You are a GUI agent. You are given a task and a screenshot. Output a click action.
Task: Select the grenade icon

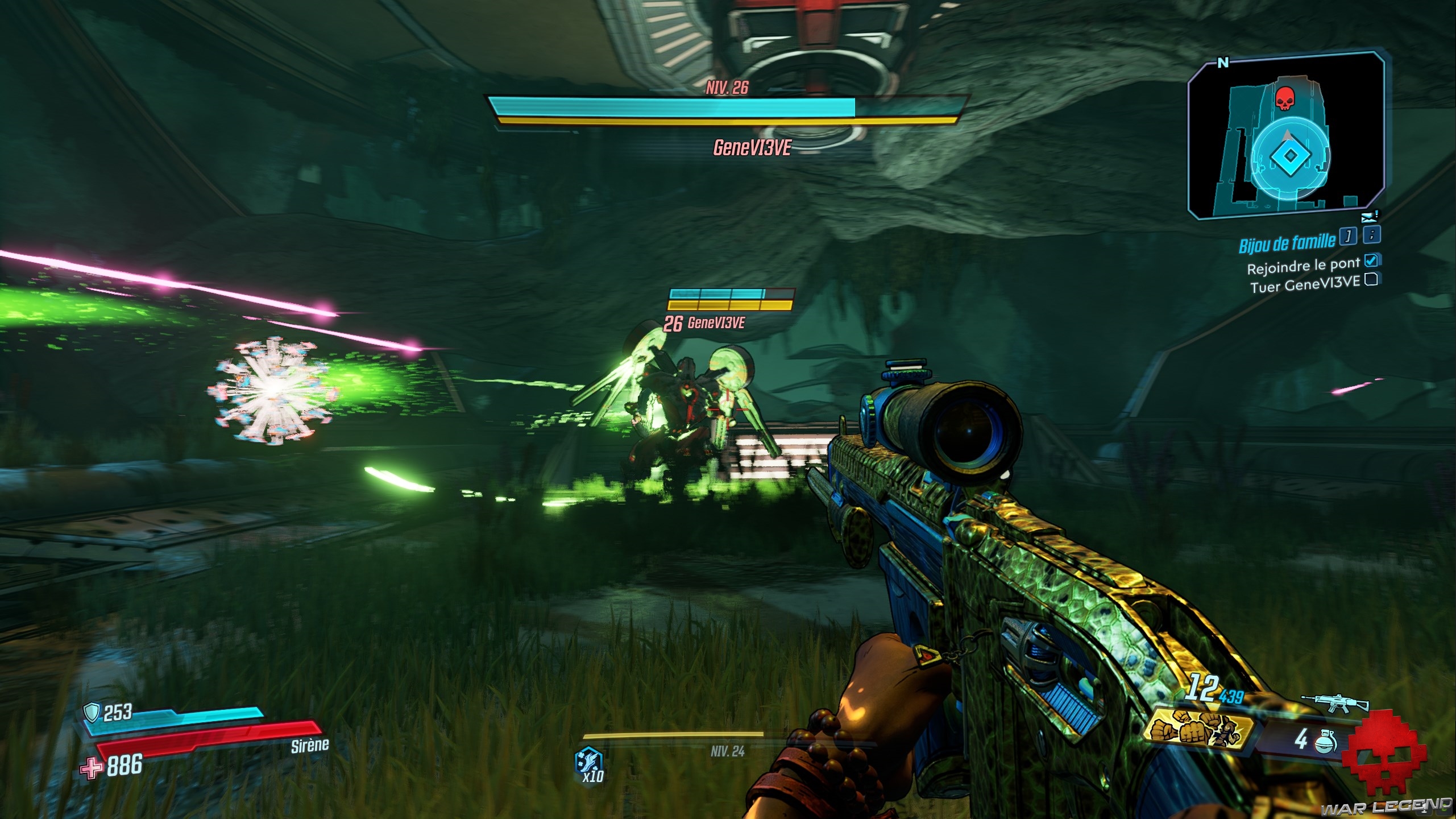pyautogui.click(x=1325, y=741)
